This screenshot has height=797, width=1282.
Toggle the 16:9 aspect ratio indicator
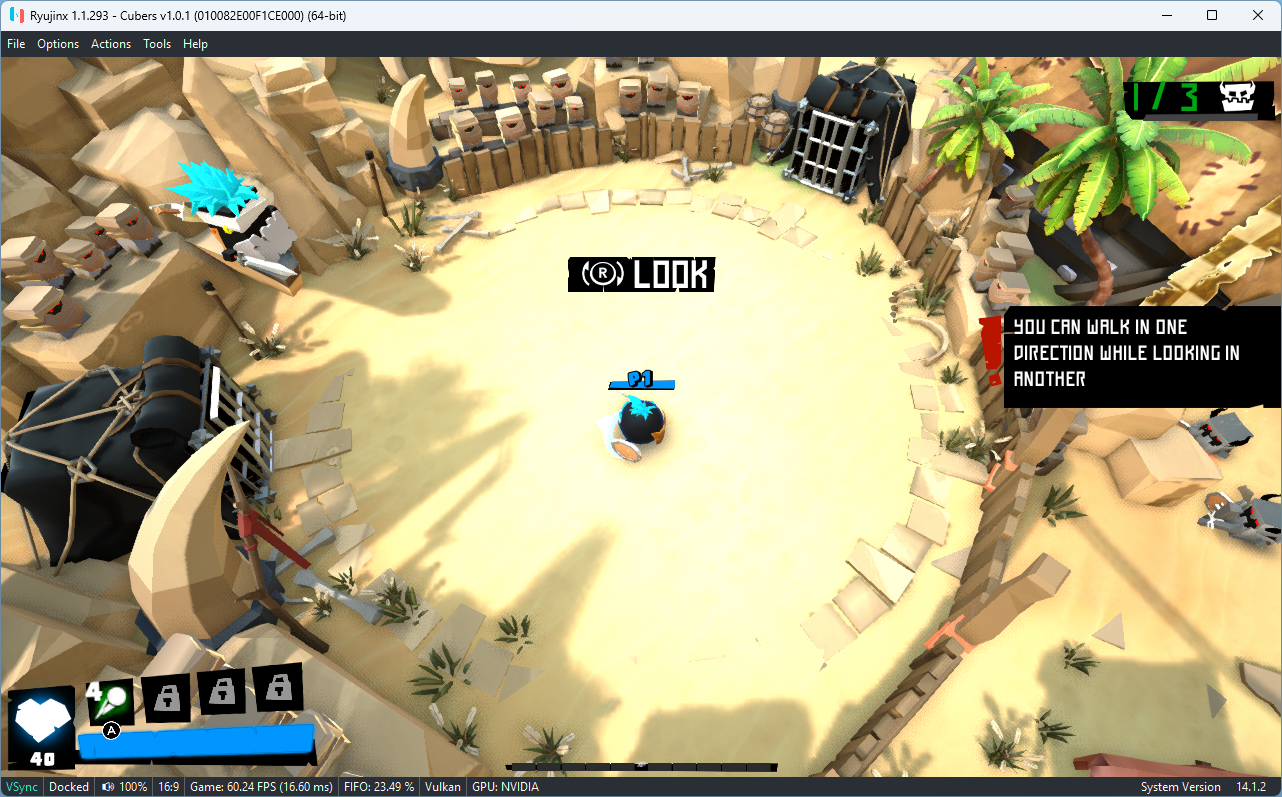click(x=168, y=786)
